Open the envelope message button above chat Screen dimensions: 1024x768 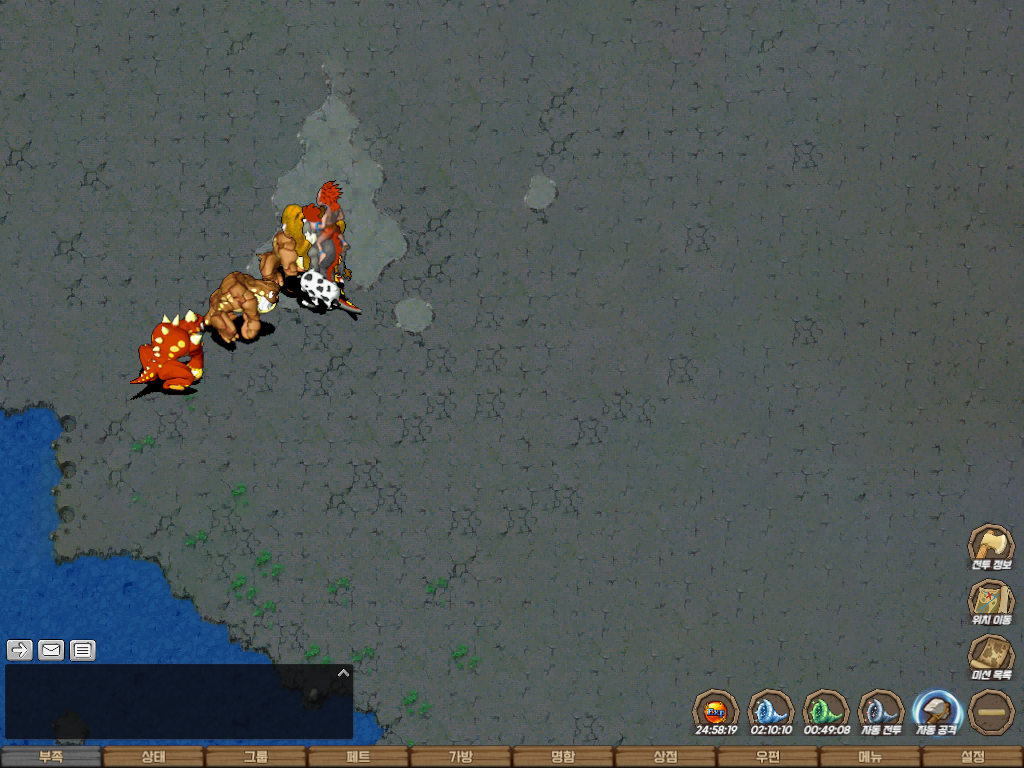tap(51, 650)
